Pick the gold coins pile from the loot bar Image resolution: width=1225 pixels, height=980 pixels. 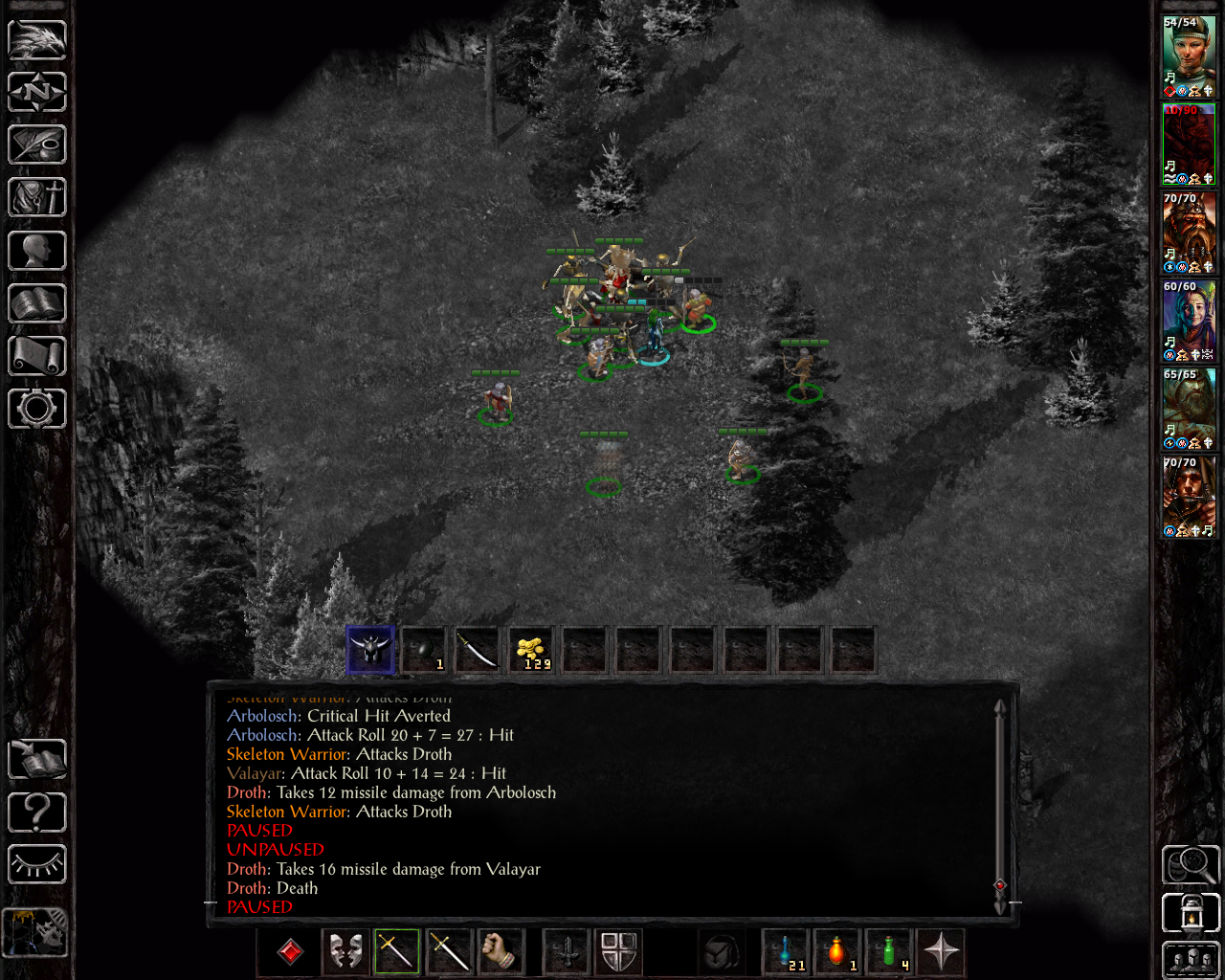click(x=531, y=651)
